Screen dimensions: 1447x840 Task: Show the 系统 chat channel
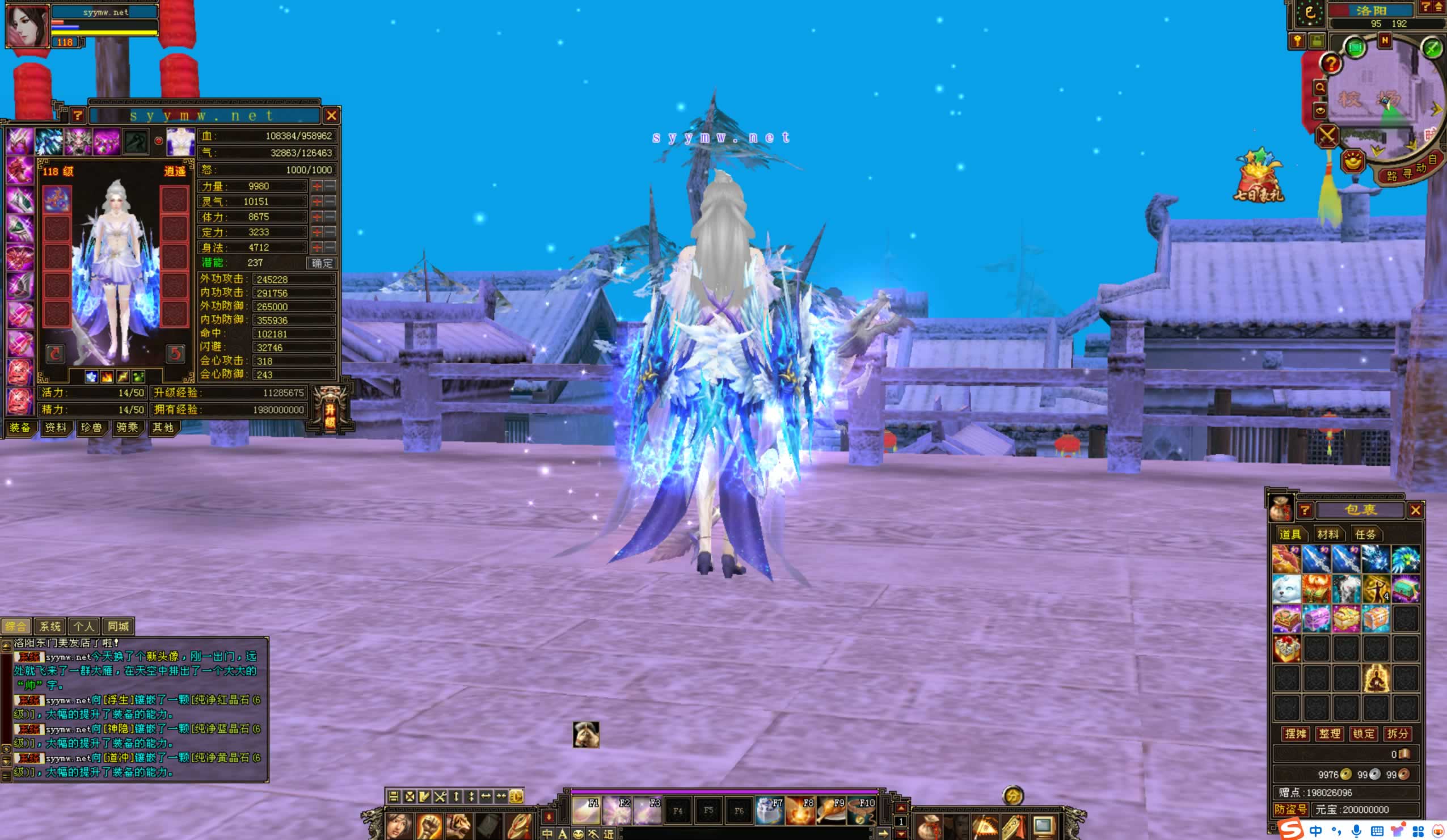tap(50, 626)
